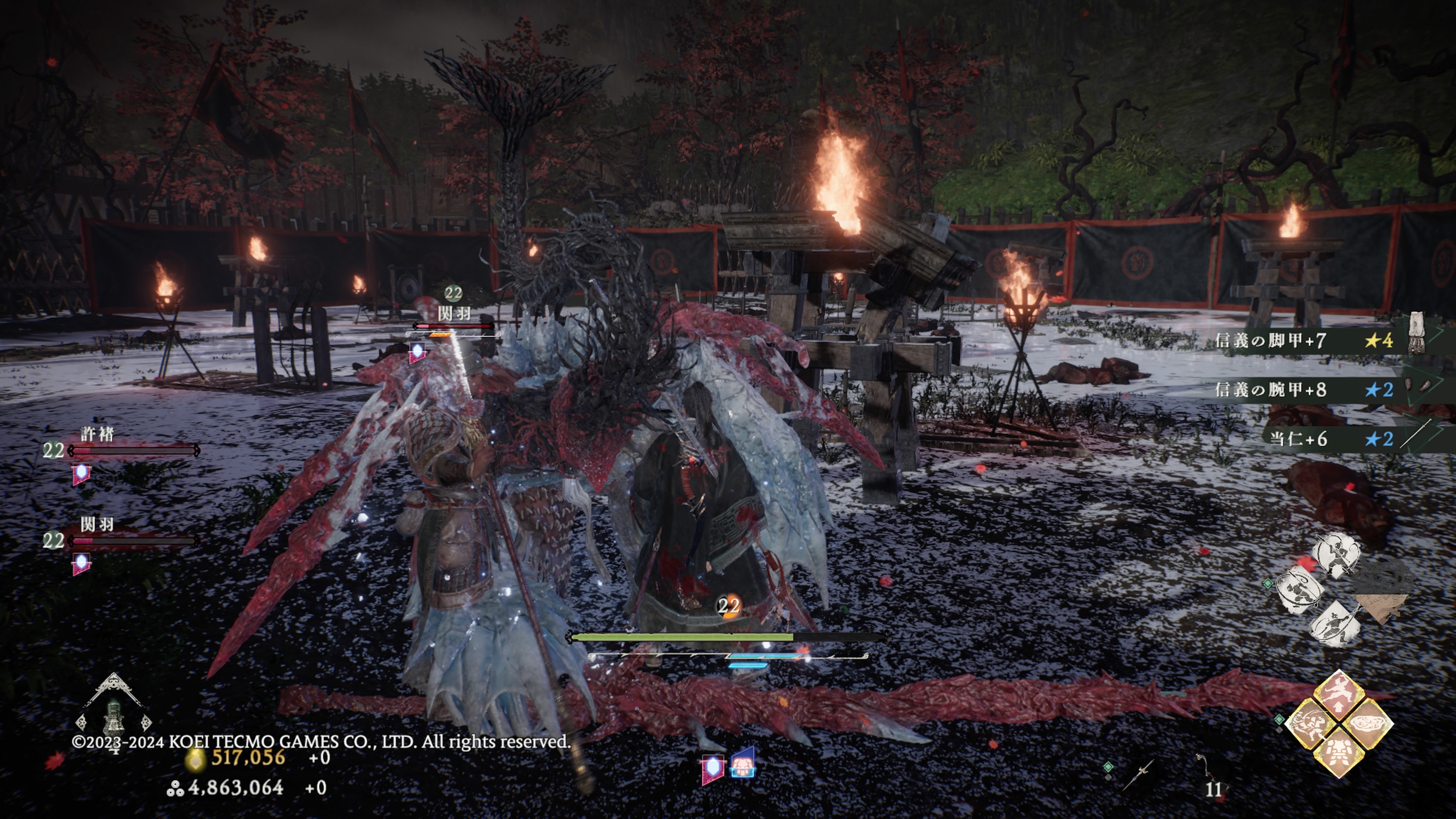Select ally 許褚 in the party list
Screen dimensions: 1456x819
click(97, 435)
